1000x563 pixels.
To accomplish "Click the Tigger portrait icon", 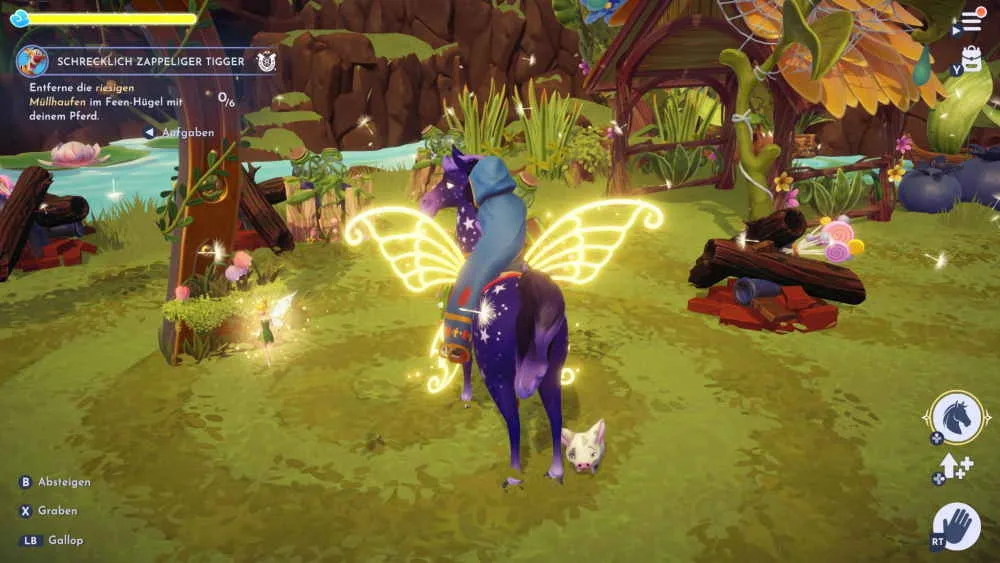I will coord(32,61).
